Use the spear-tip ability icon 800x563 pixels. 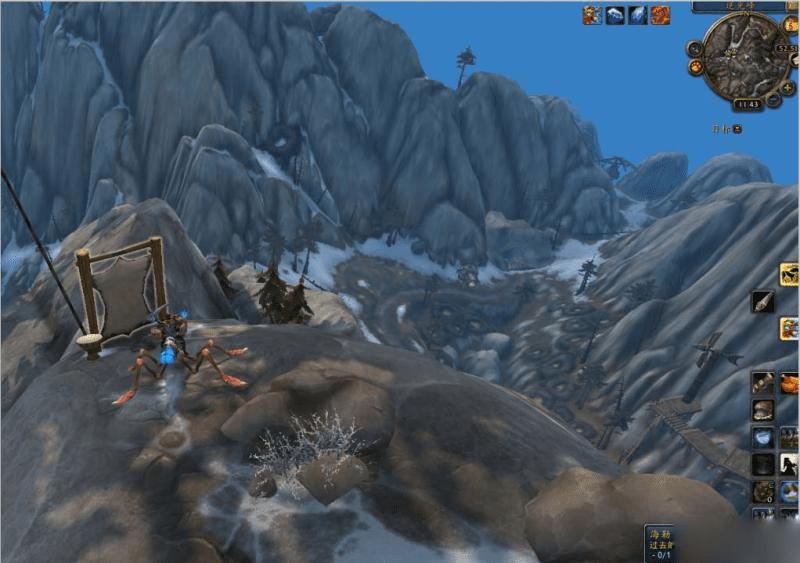(763, 300)
